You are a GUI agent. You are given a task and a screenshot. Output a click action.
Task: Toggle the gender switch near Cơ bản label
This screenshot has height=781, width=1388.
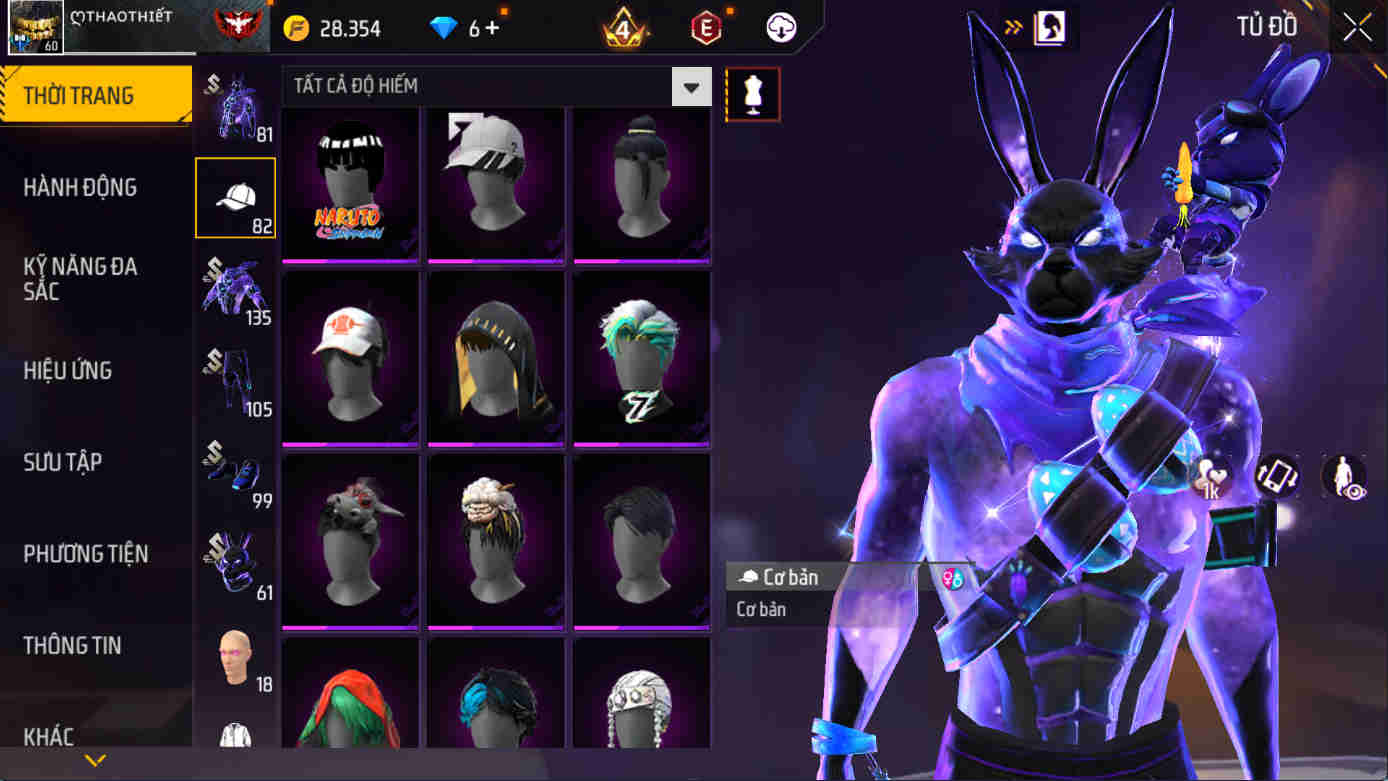(x=952, y=577)
